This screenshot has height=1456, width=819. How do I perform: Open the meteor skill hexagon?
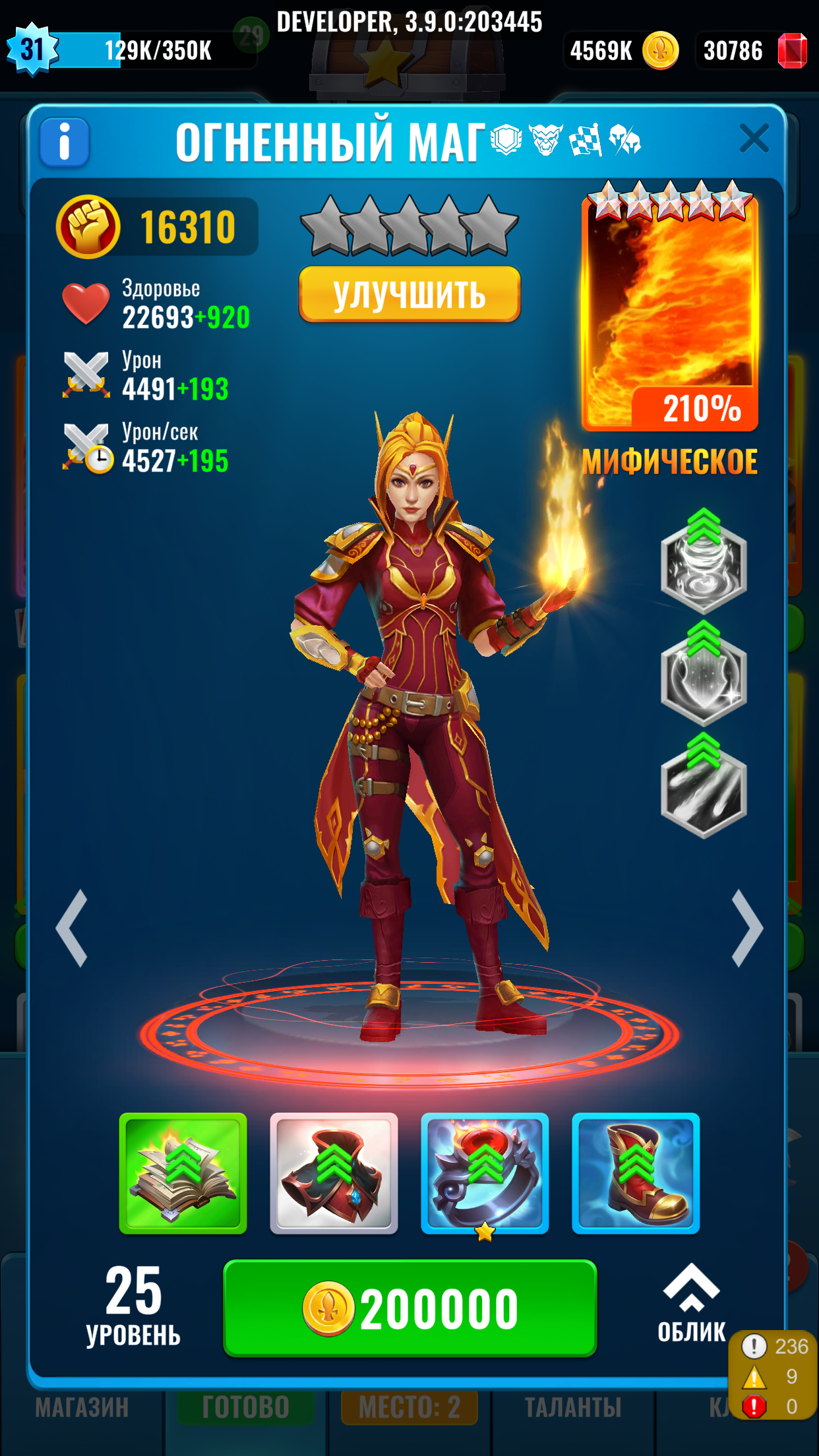[704, 789]
